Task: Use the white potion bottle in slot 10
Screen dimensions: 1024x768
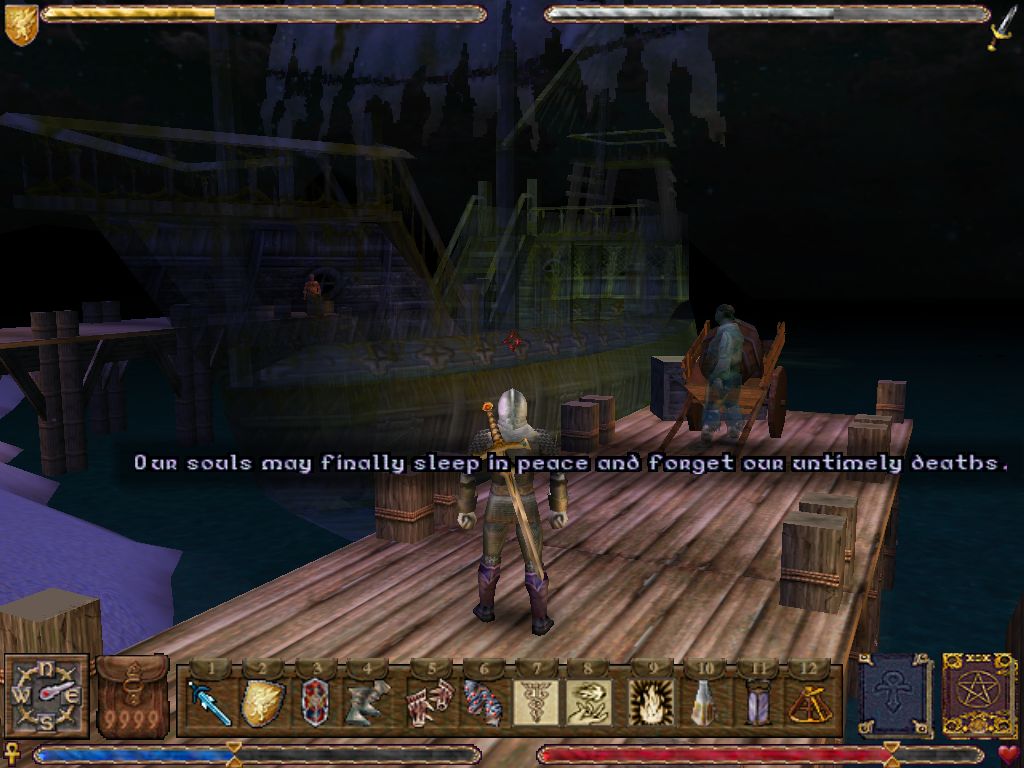Action: pos(705,701)
